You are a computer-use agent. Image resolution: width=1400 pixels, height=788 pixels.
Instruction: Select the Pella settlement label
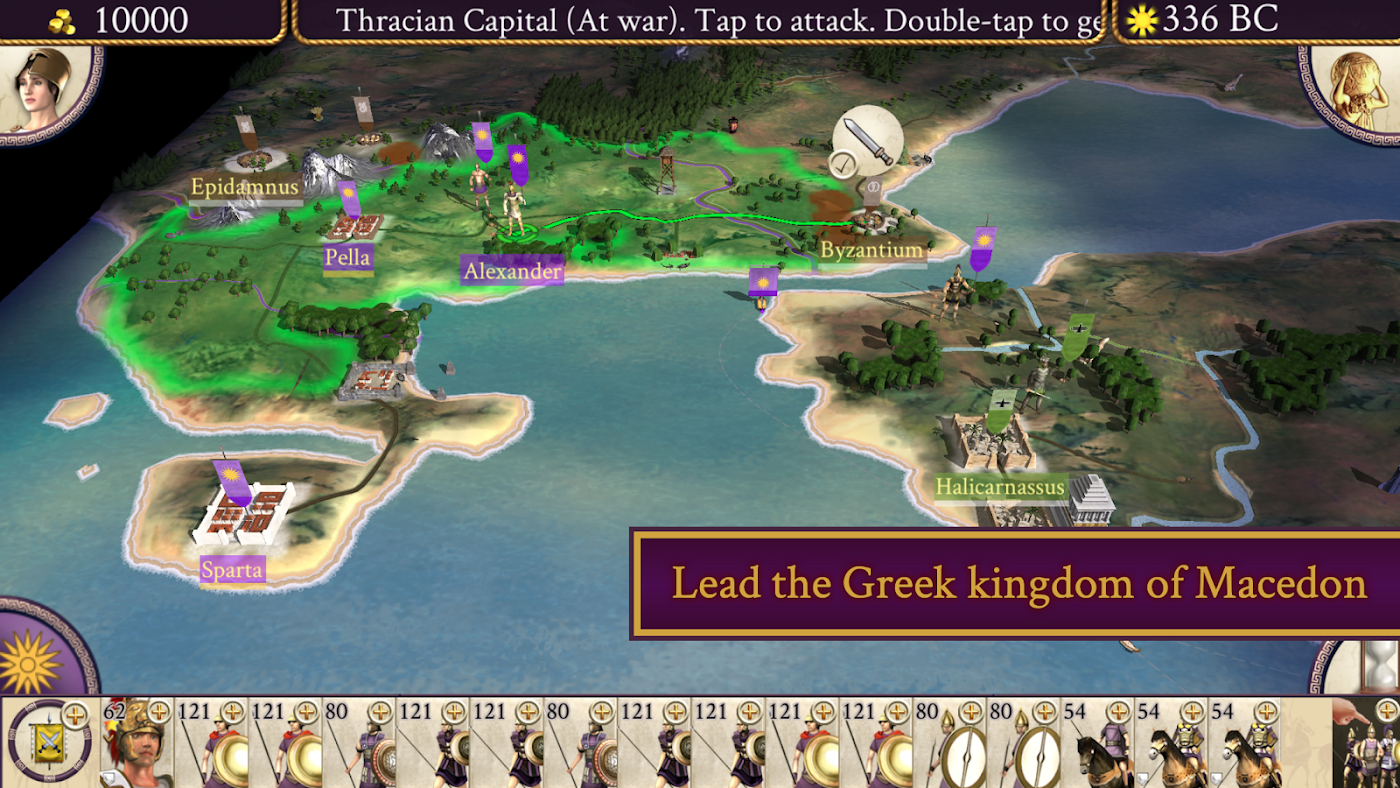coord(347,258)
